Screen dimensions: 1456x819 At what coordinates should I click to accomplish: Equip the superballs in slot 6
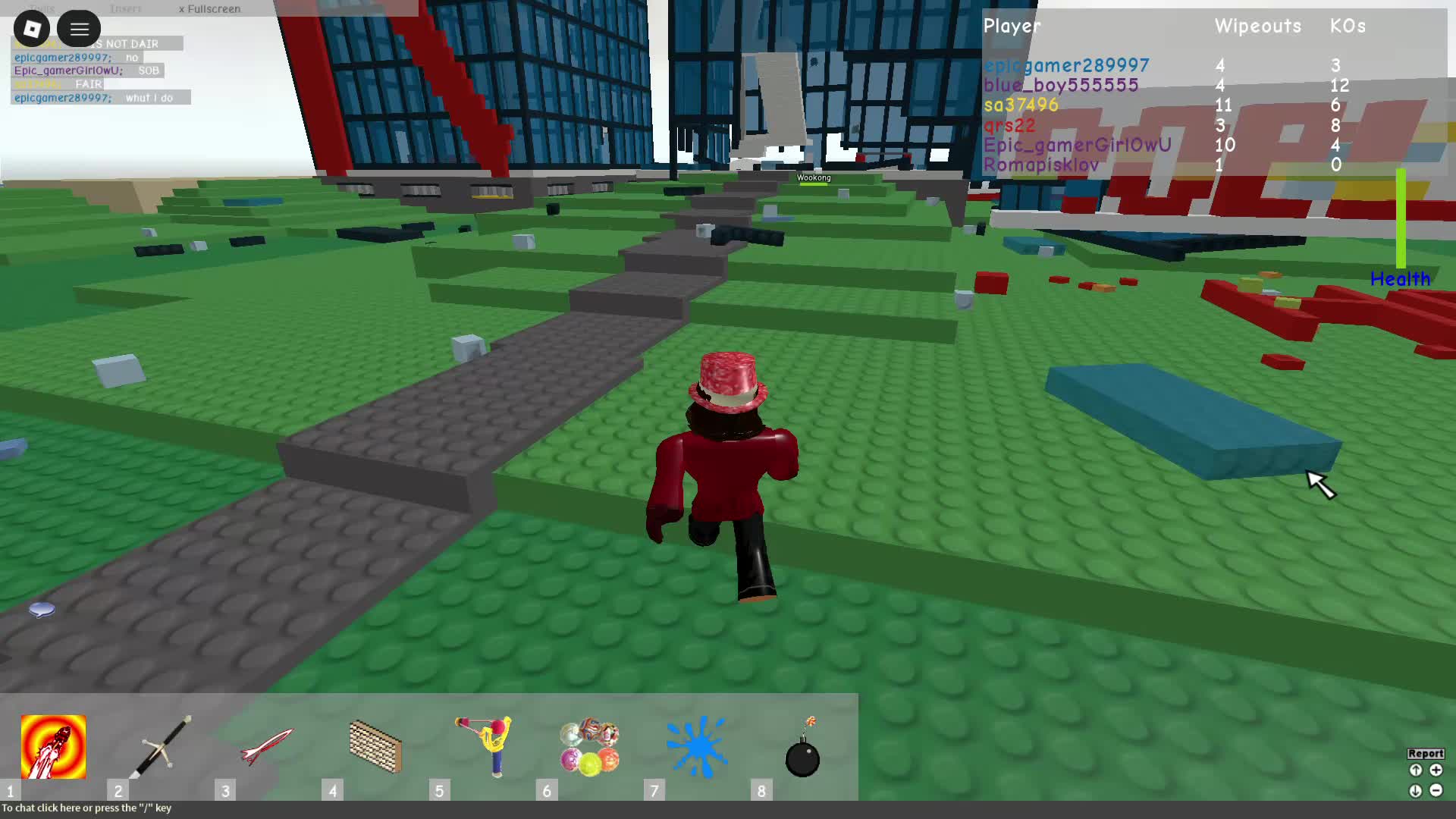click(590, 747)
